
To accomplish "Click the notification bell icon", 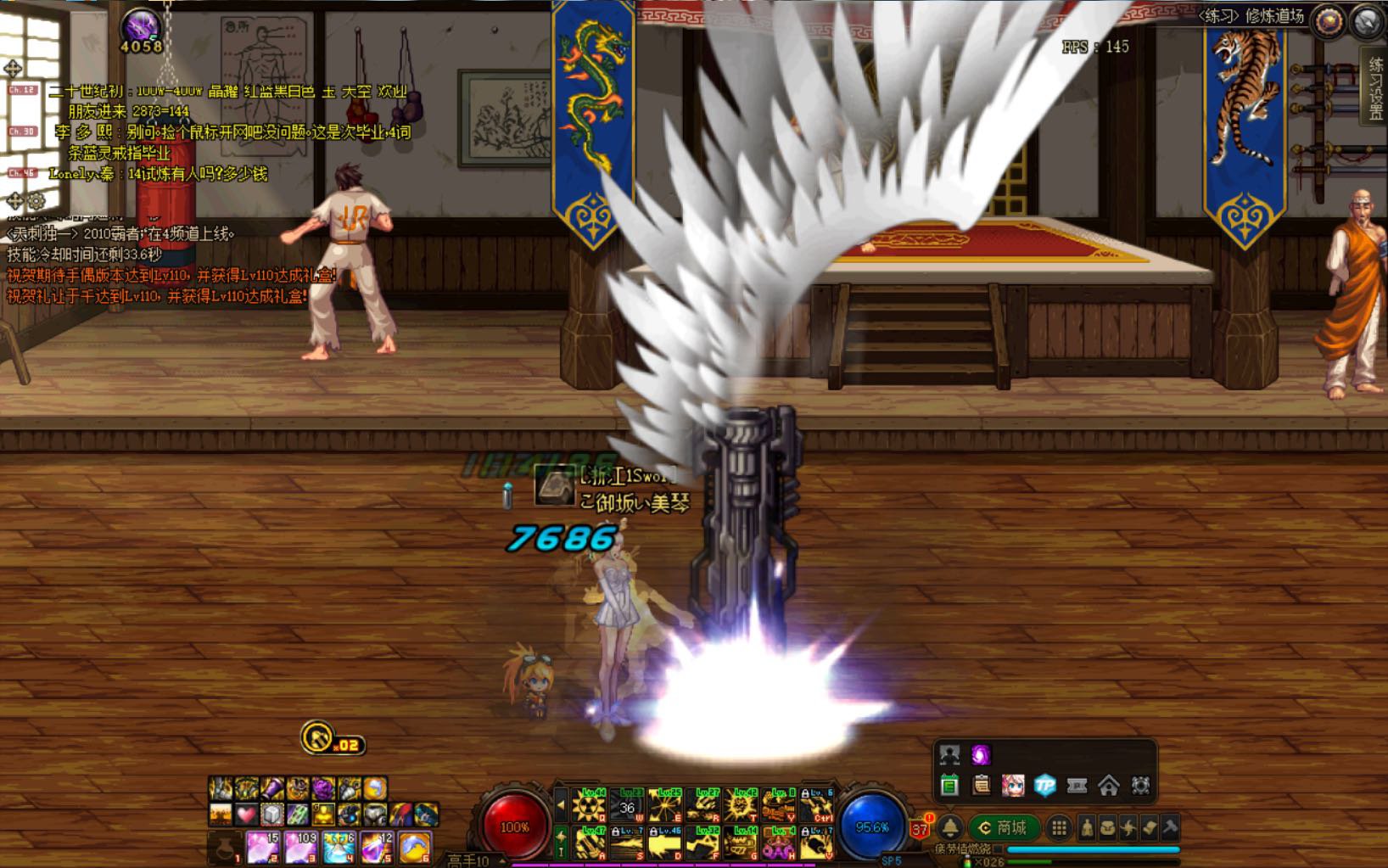I will click(950, 827).
